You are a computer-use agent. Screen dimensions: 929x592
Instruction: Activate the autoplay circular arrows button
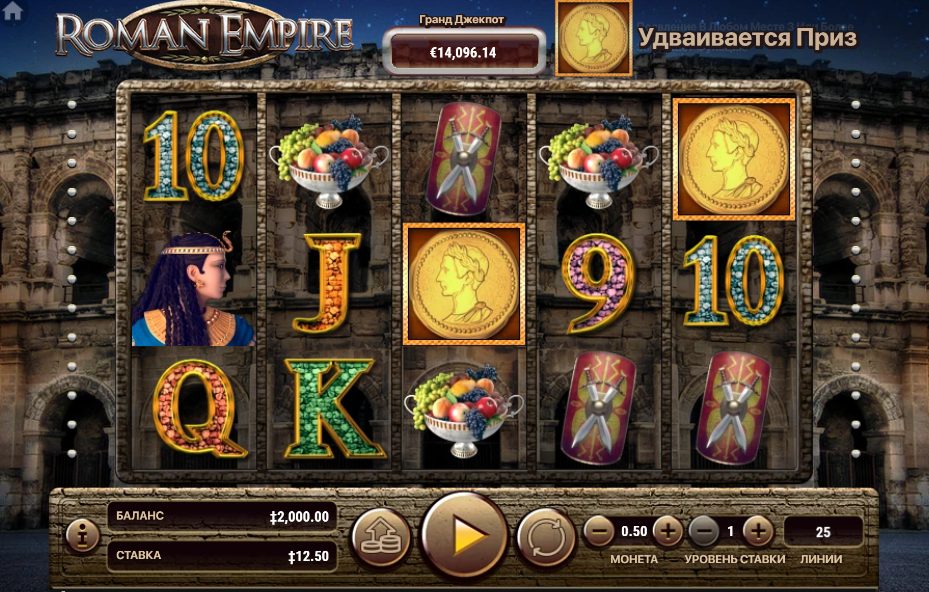click(545, 537)
